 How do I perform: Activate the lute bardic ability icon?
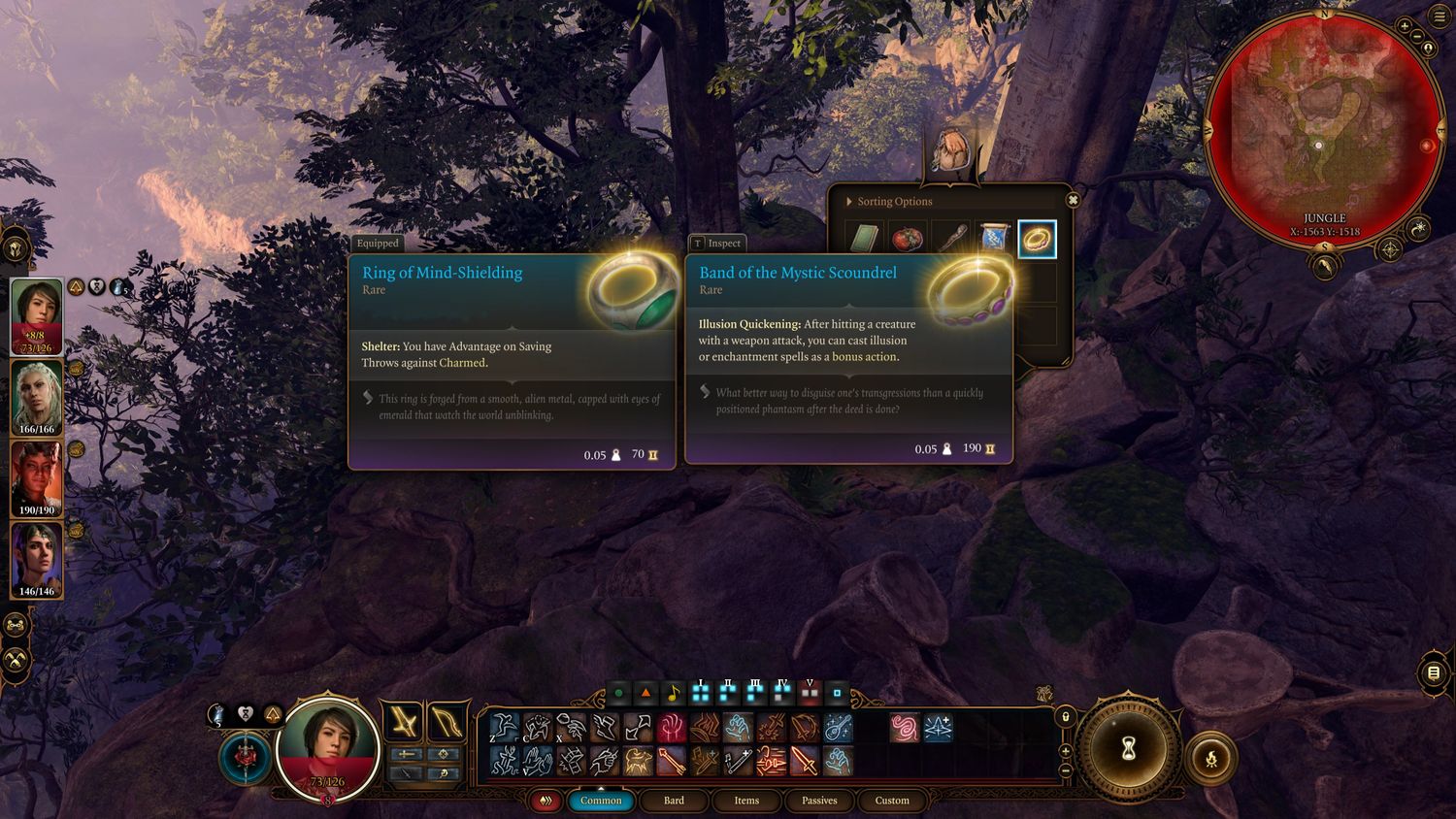[x=840, y=728]
